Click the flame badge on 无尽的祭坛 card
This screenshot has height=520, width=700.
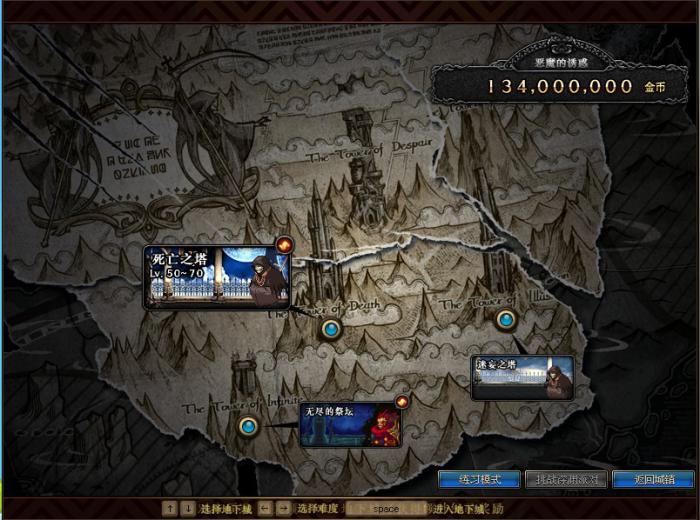pos(402,401)
